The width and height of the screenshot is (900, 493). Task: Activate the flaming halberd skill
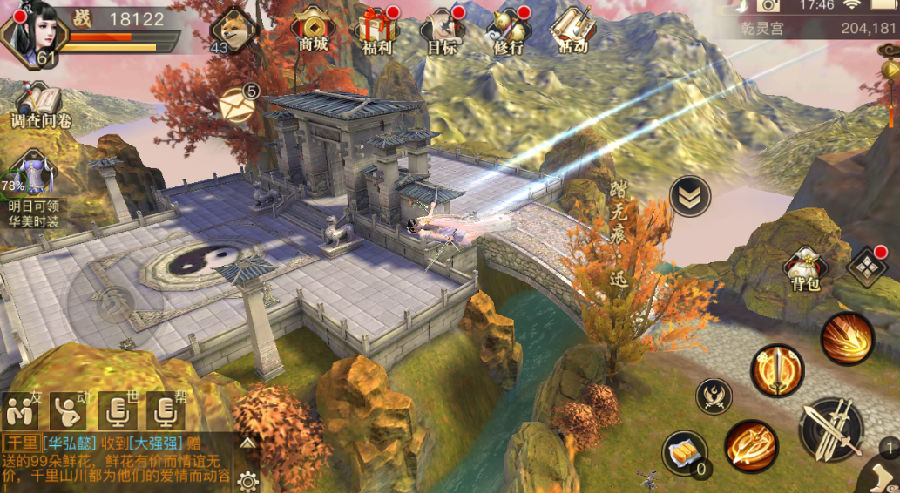(751, 446)
